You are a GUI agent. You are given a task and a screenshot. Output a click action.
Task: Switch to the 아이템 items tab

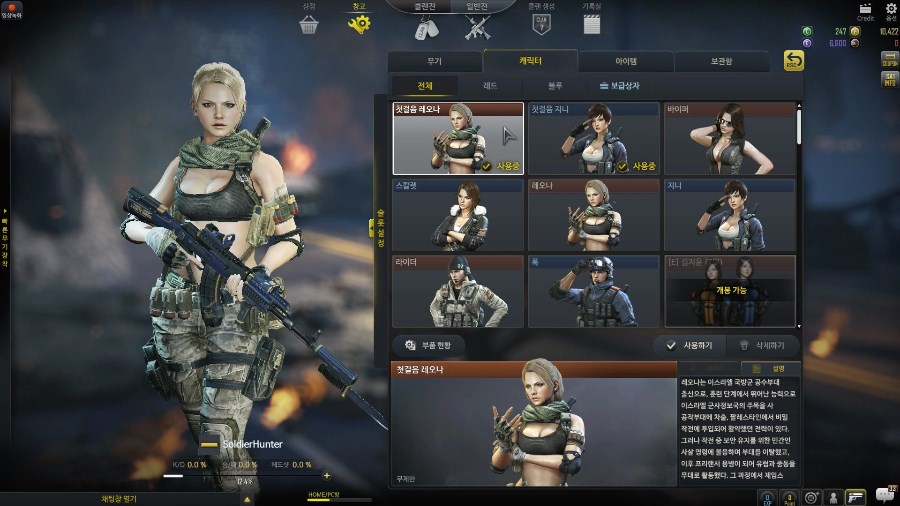pyautogui.click(x=626, y=61)
